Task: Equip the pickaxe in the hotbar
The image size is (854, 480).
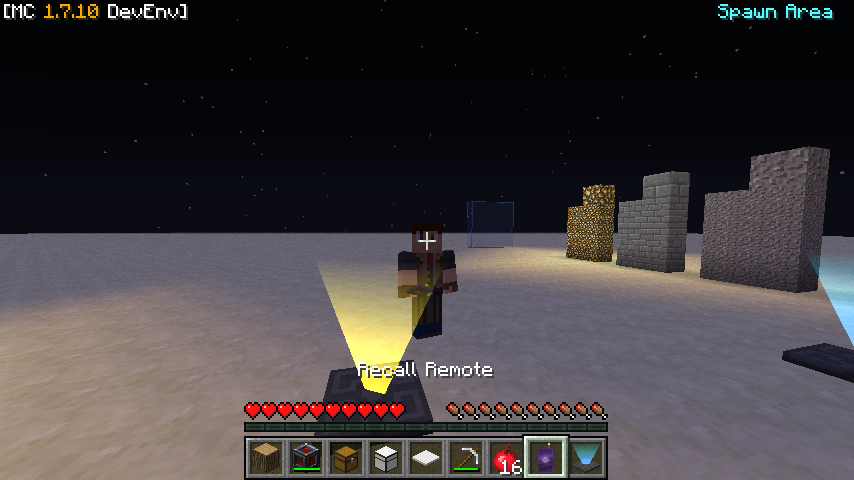Action: point(466,457)
